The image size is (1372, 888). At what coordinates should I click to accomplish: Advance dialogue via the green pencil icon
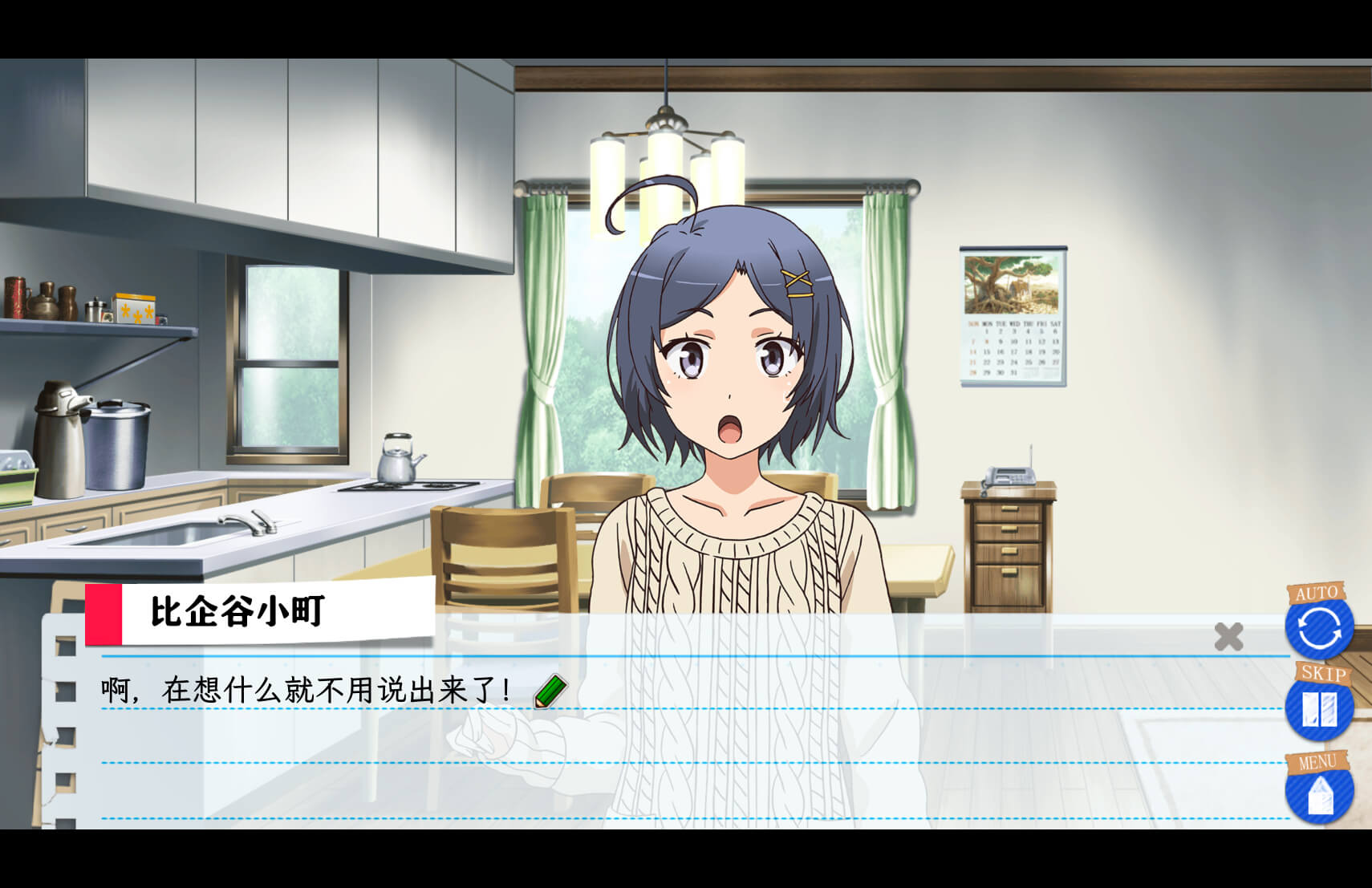click(550, 691)
